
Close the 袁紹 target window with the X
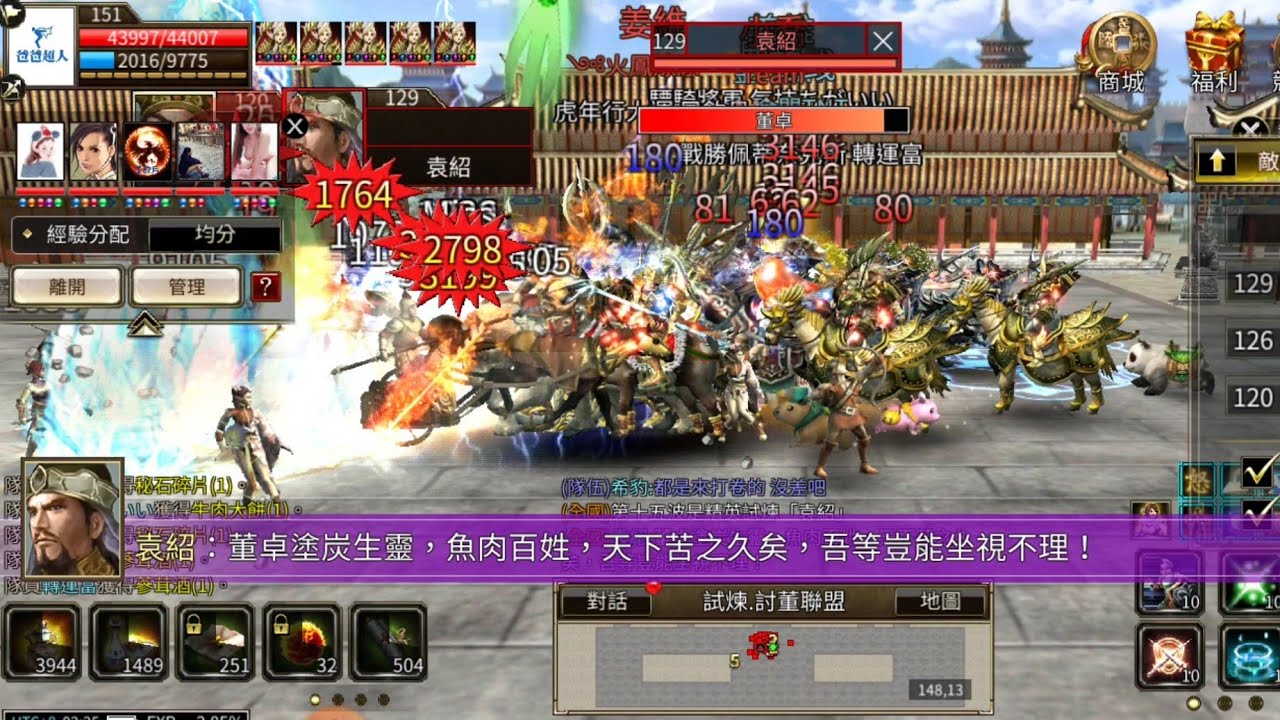(x=879, y=42)
